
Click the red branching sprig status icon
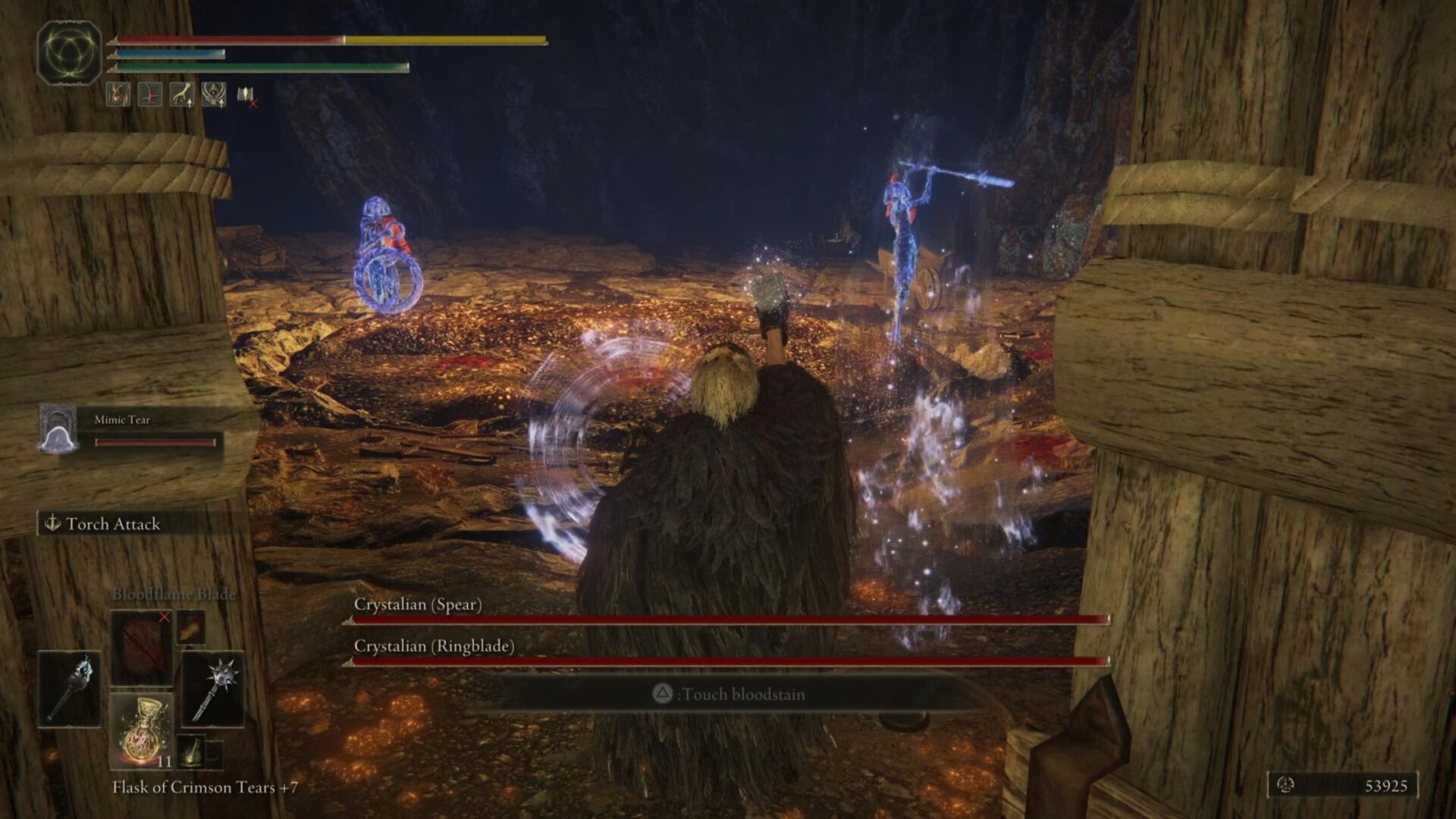coord(150,95)
